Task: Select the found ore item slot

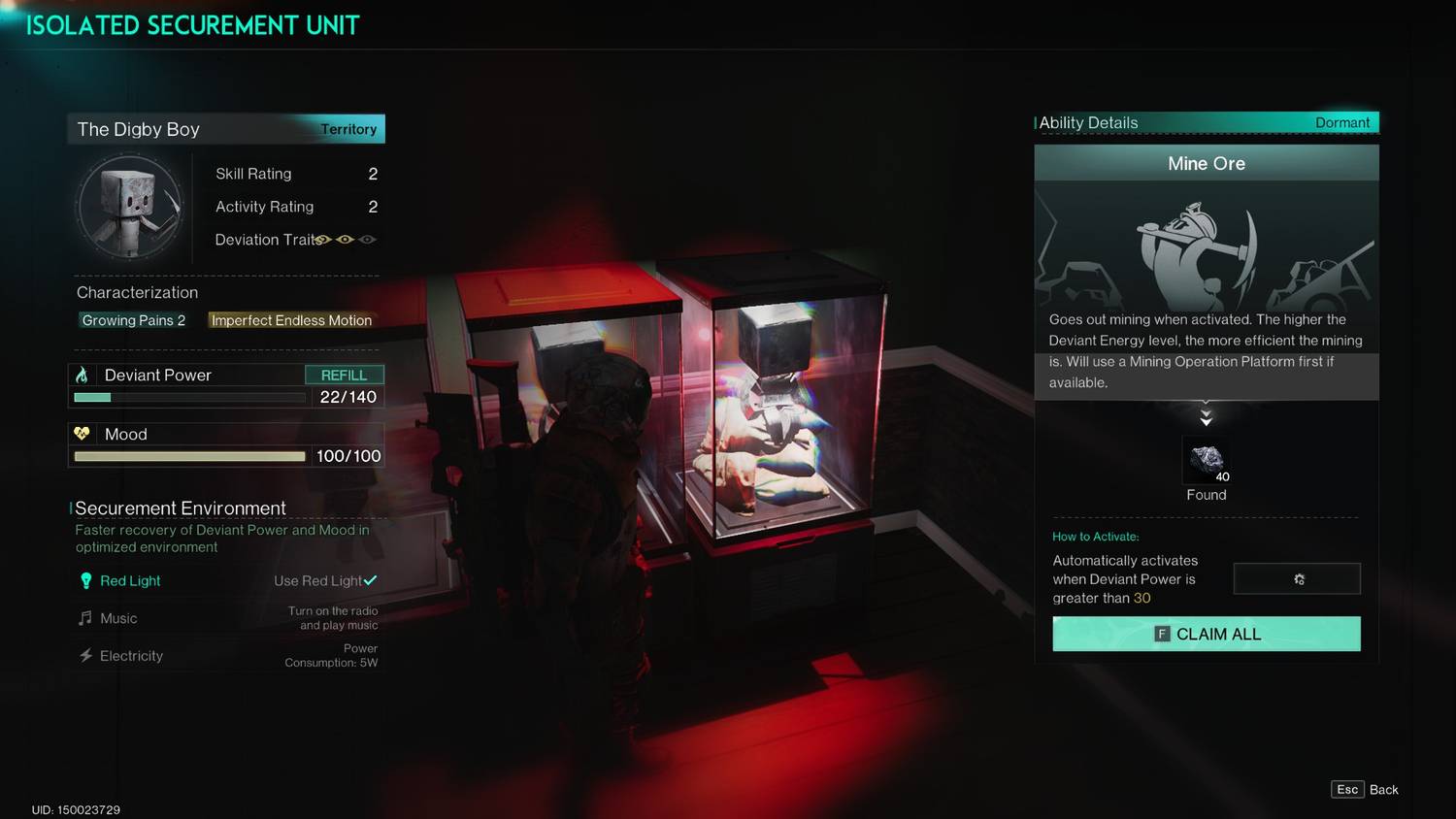Action: (x=1206, y=460)
